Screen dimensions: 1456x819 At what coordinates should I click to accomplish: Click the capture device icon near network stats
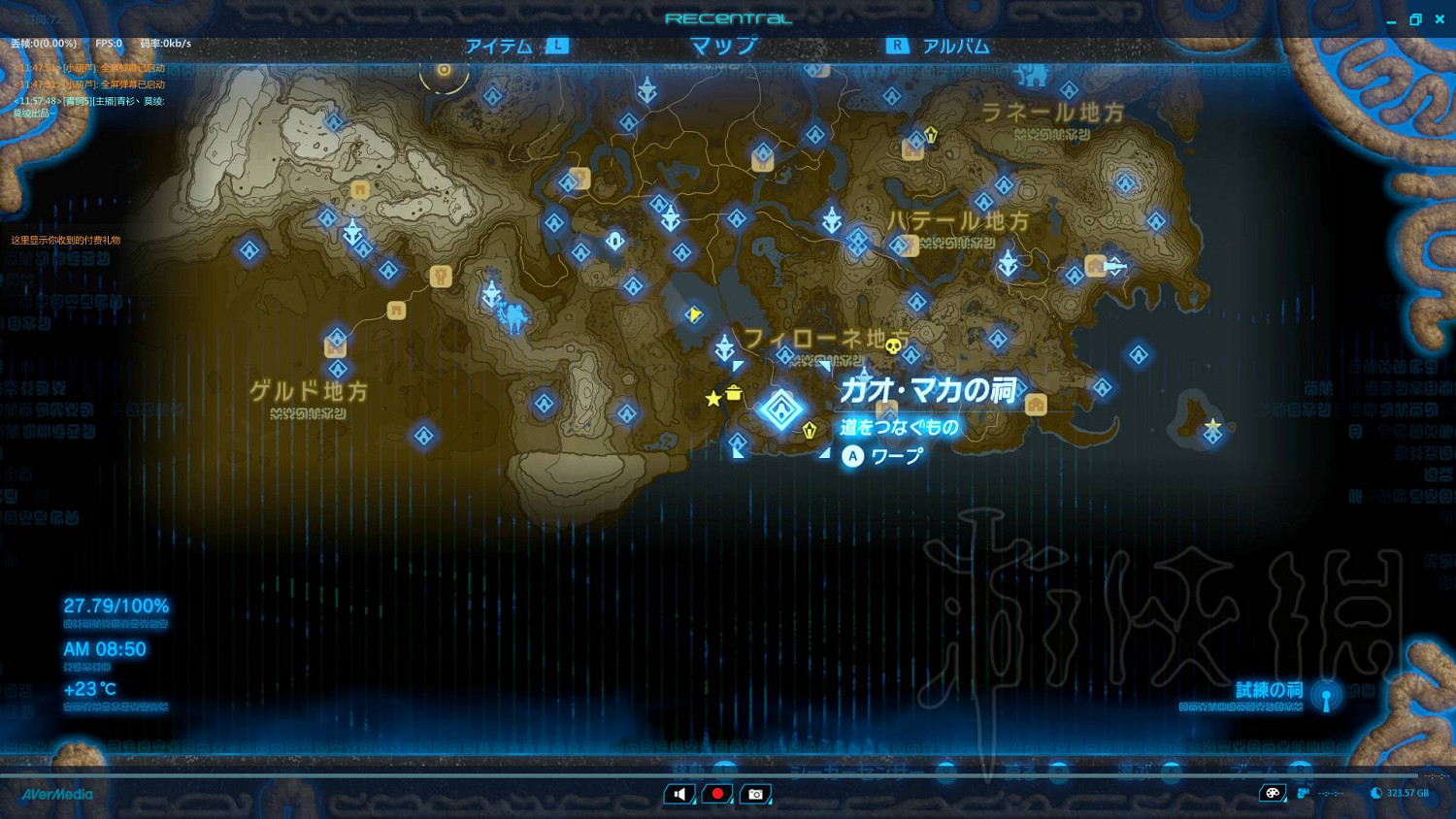[x=1302, y=793]
